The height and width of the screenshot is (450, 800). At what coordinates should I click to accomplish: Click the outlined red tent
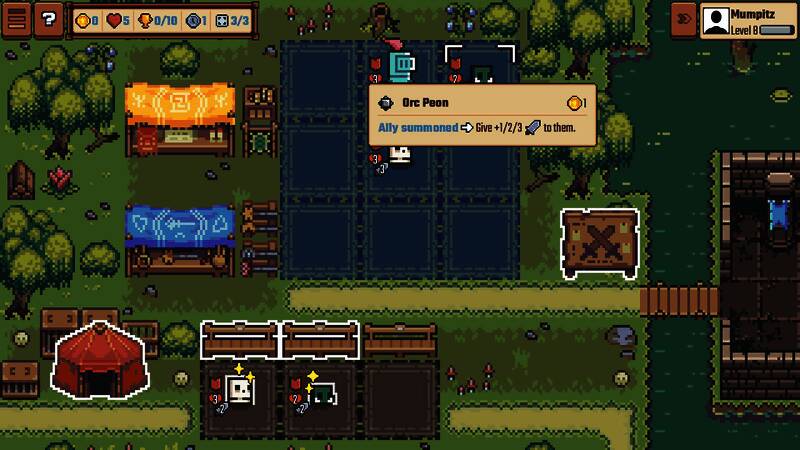(x=100, y=359)
